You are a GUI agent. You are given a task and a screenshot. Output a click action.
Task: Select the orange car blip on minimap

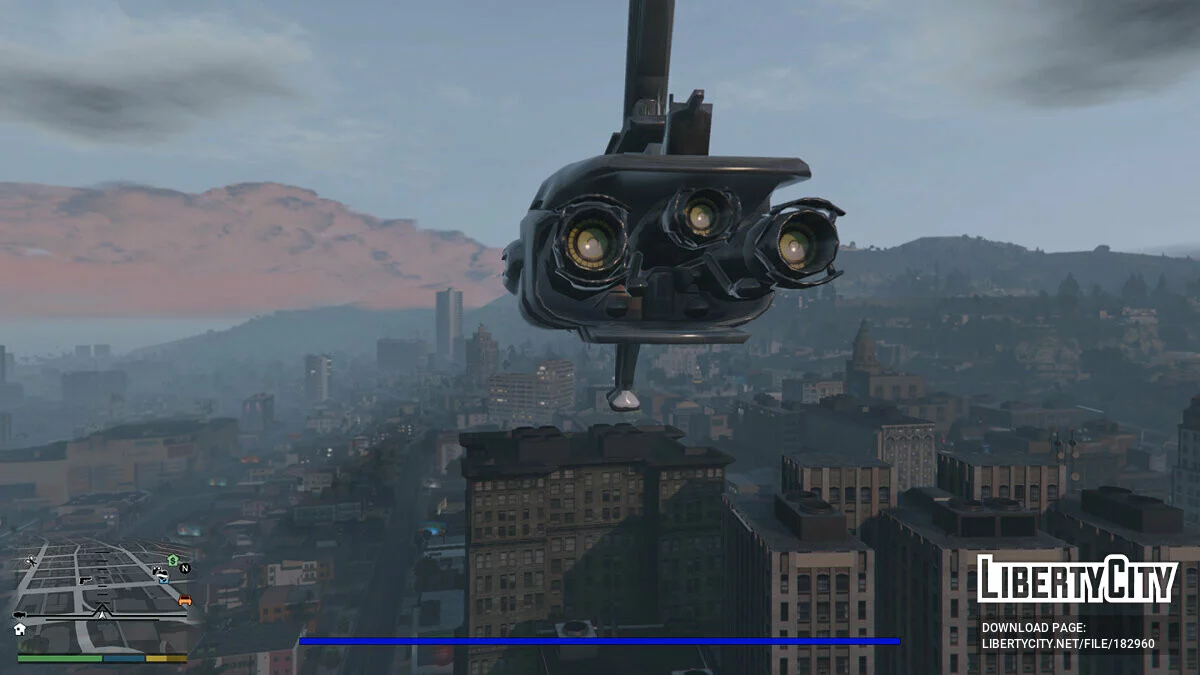[184, 601]
